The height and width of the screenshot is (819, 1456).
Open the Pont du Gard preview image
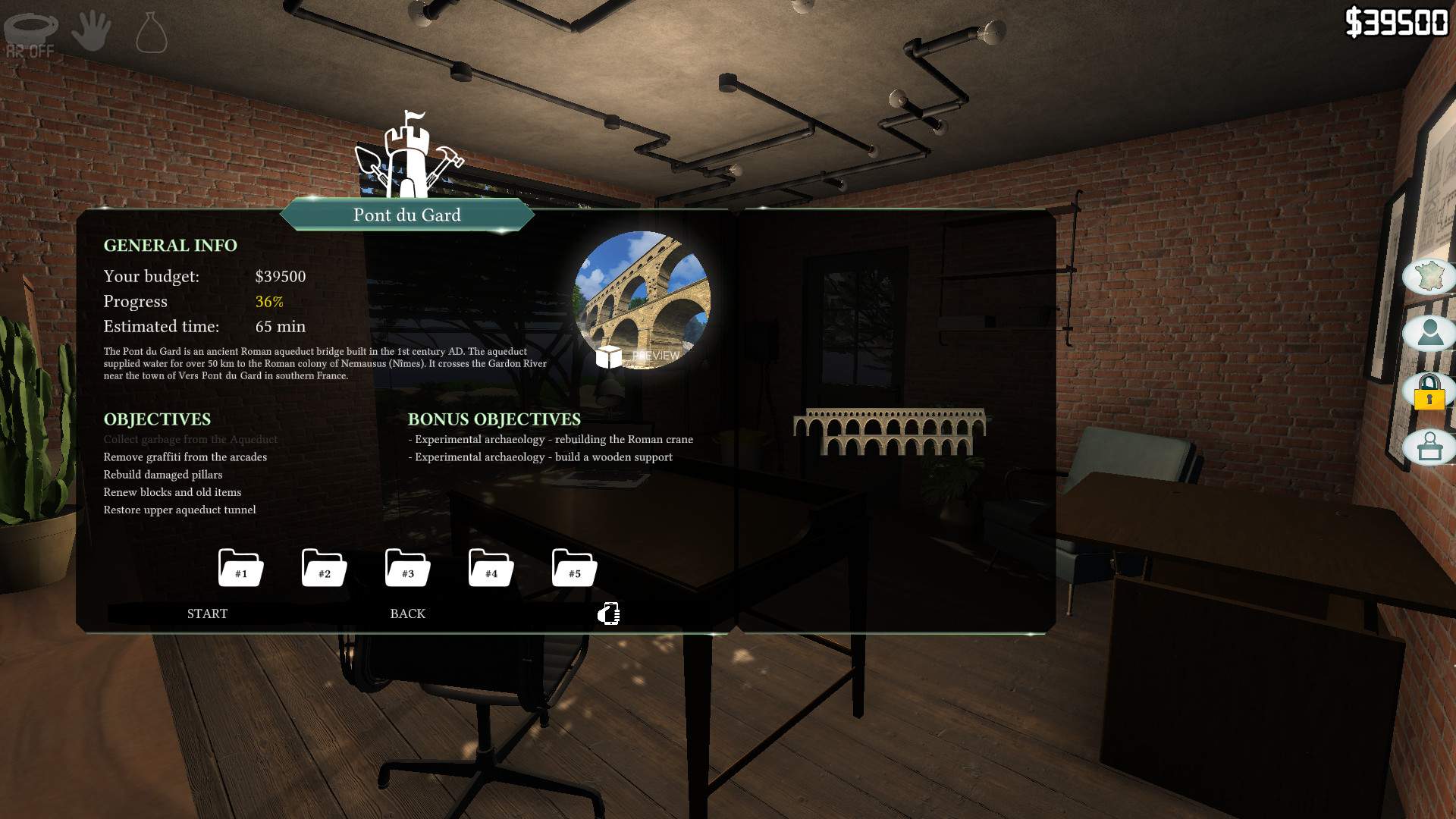pos(642,300)
